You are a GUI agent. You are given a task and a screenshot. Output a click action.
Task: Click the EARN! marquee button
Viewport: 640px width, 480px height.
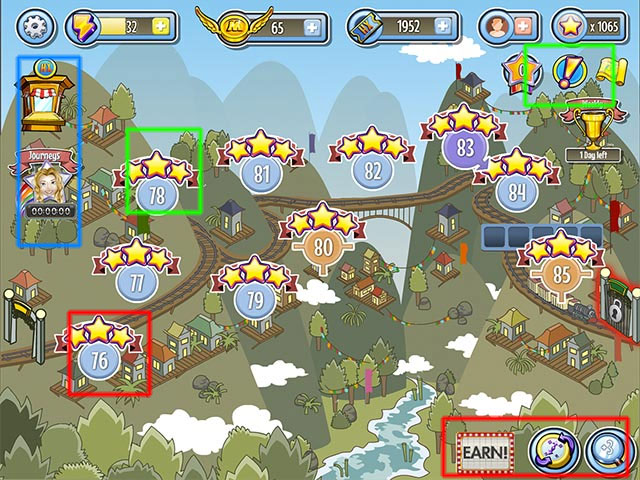point(484,450)
